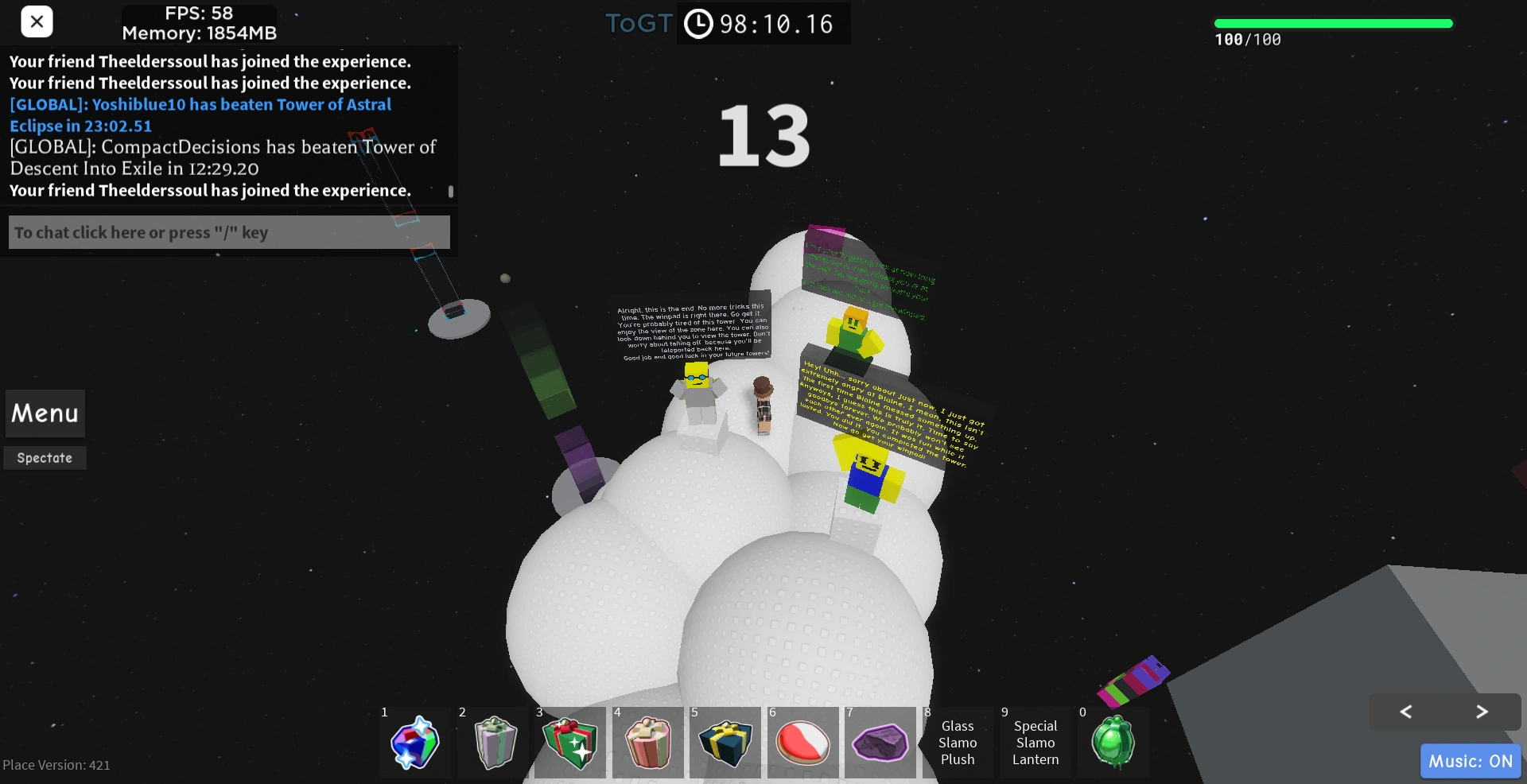This screenshot has width=1527, height=784.
Task: Equip the Glass Slamo Plush from slot 8
Action: point(958,742)
